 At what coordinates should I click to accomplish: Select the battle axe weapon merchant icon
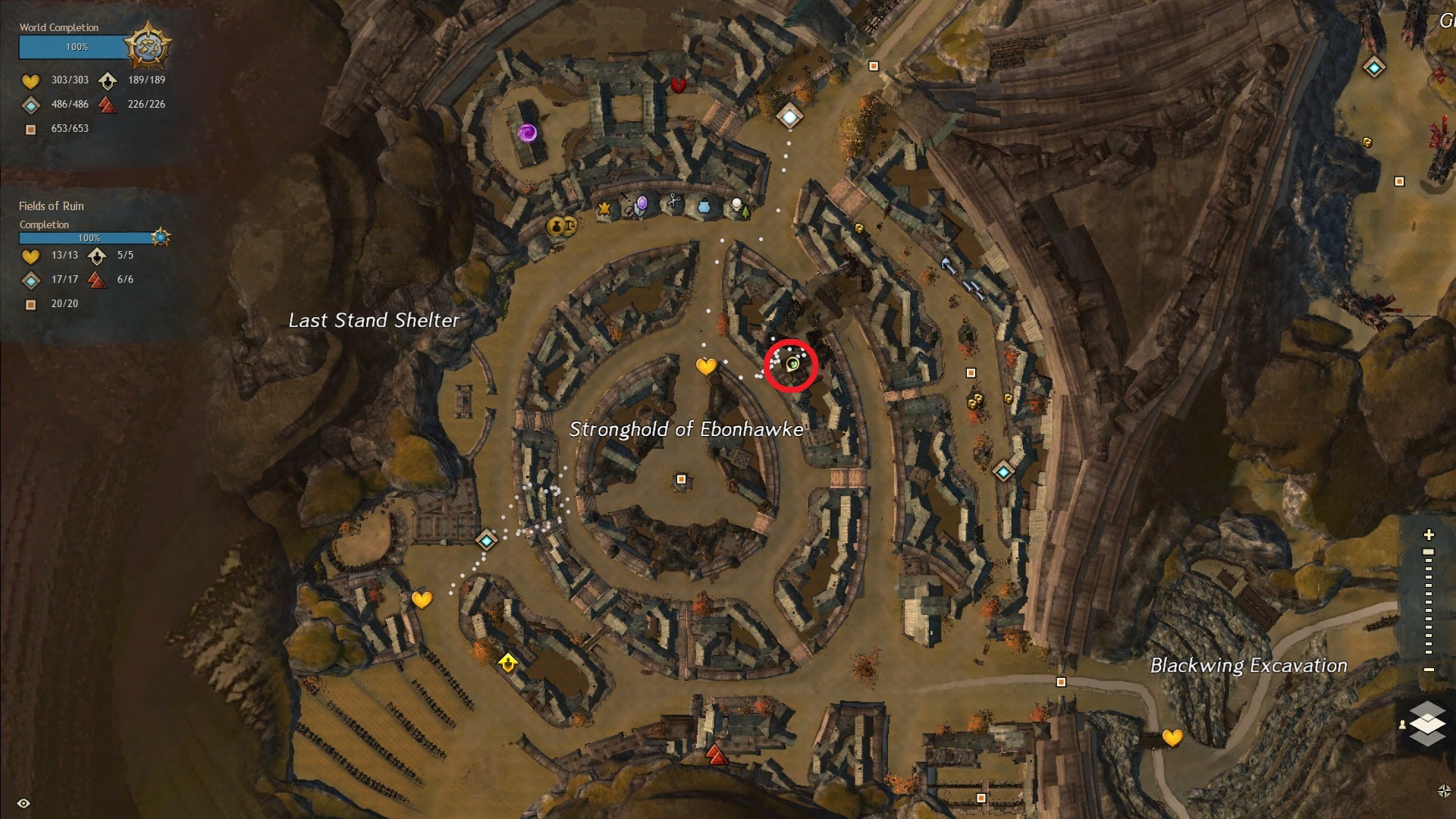point(948,265)
